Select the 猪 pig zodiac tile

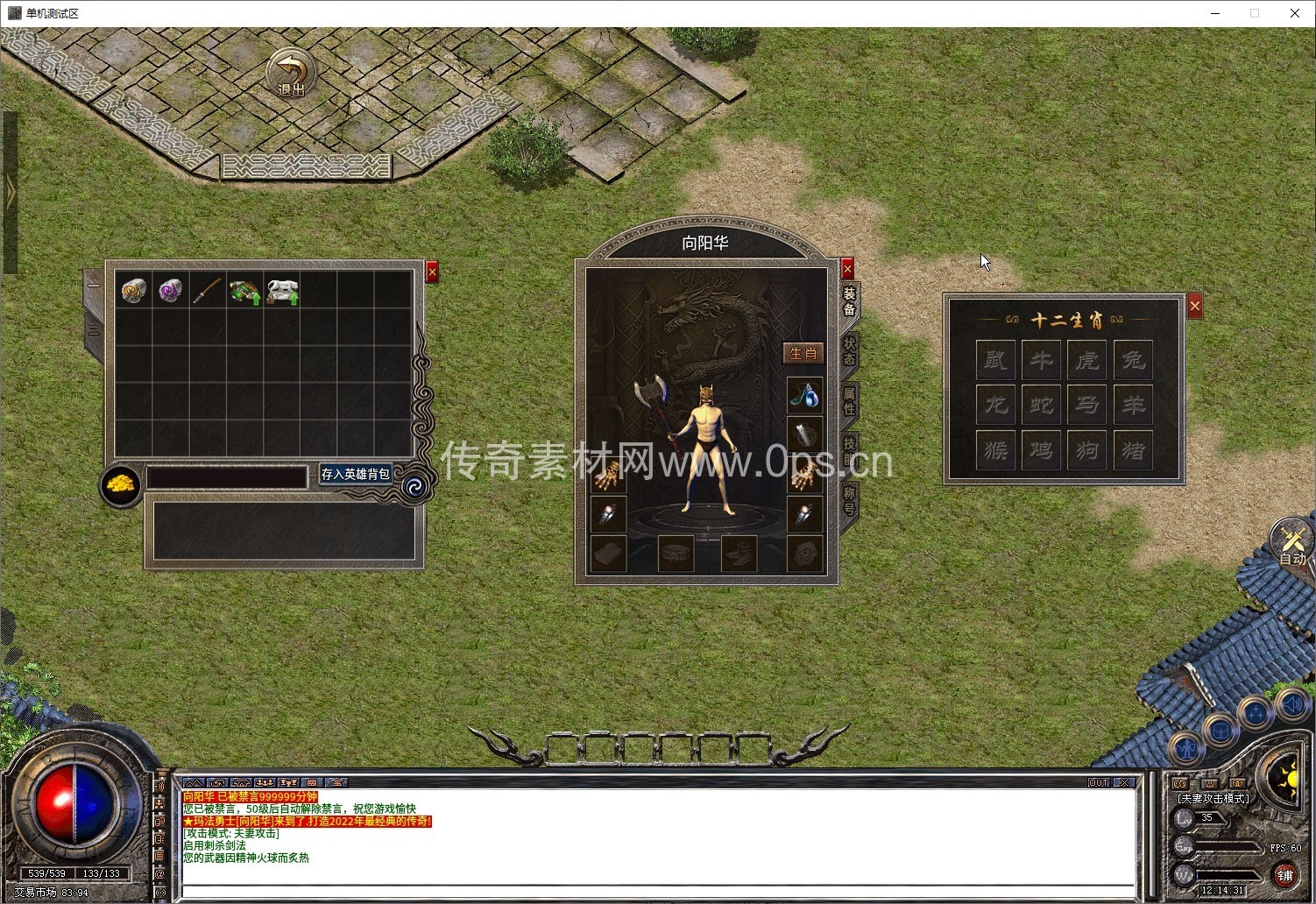point(1133,450)
